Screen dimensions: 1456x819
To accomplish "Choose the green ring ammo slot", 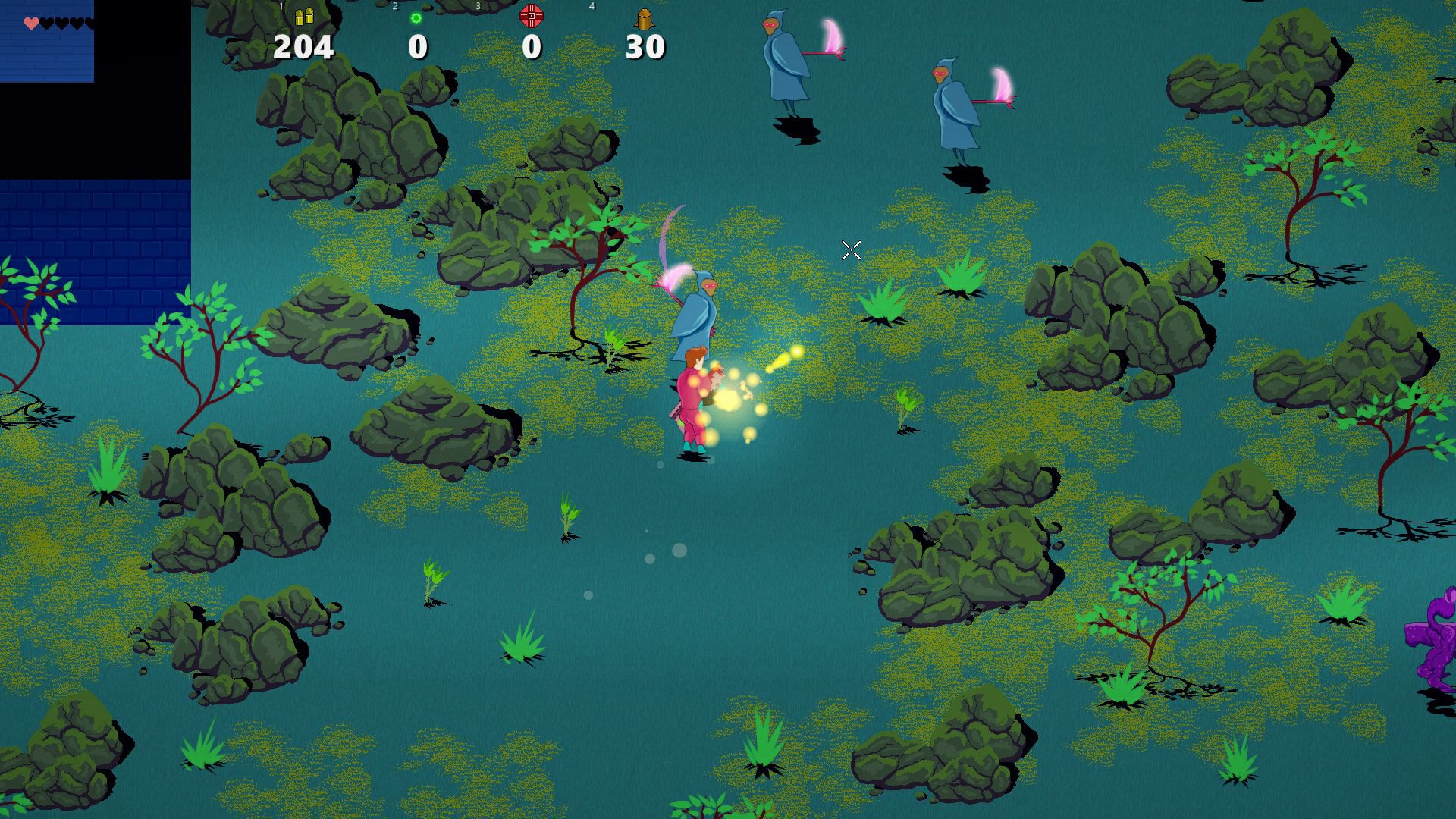I will click(x=416, y=18).
